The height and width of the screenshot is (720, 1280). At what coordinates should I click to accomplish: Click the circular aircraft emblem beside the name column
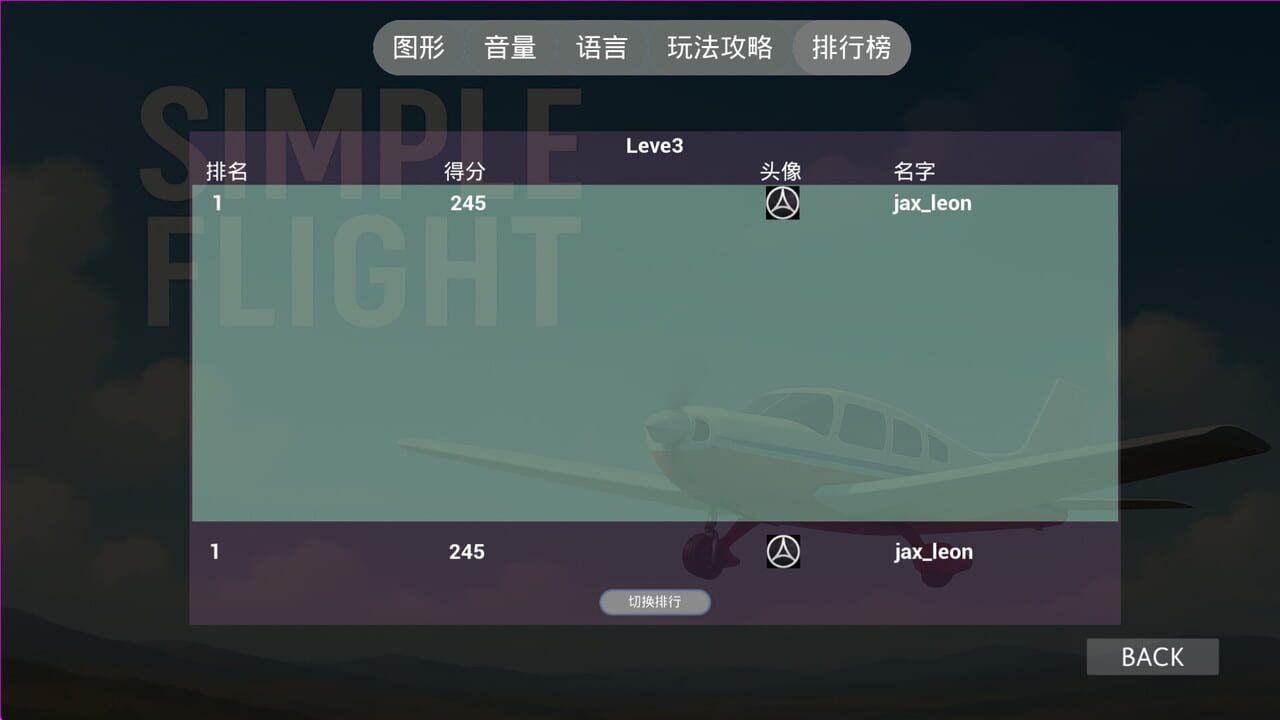point(783,202)
